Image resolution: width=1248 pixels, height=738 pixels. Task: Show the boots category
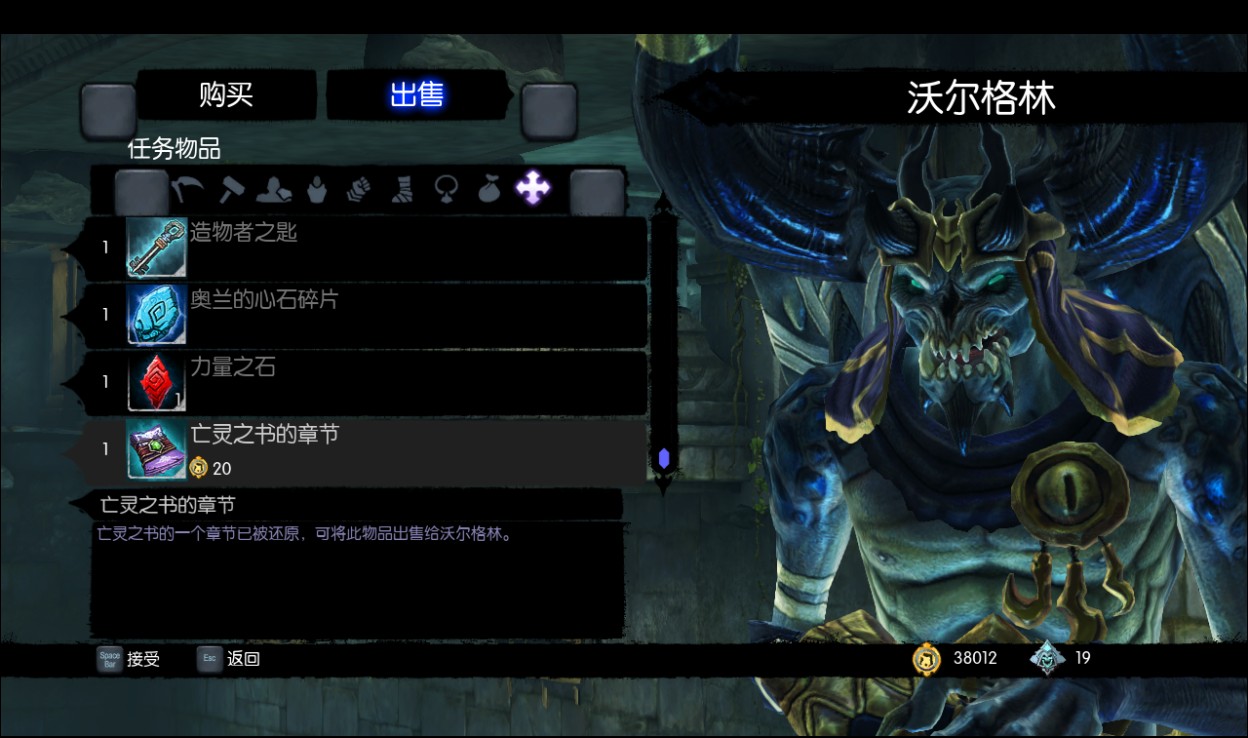(402, 188)
